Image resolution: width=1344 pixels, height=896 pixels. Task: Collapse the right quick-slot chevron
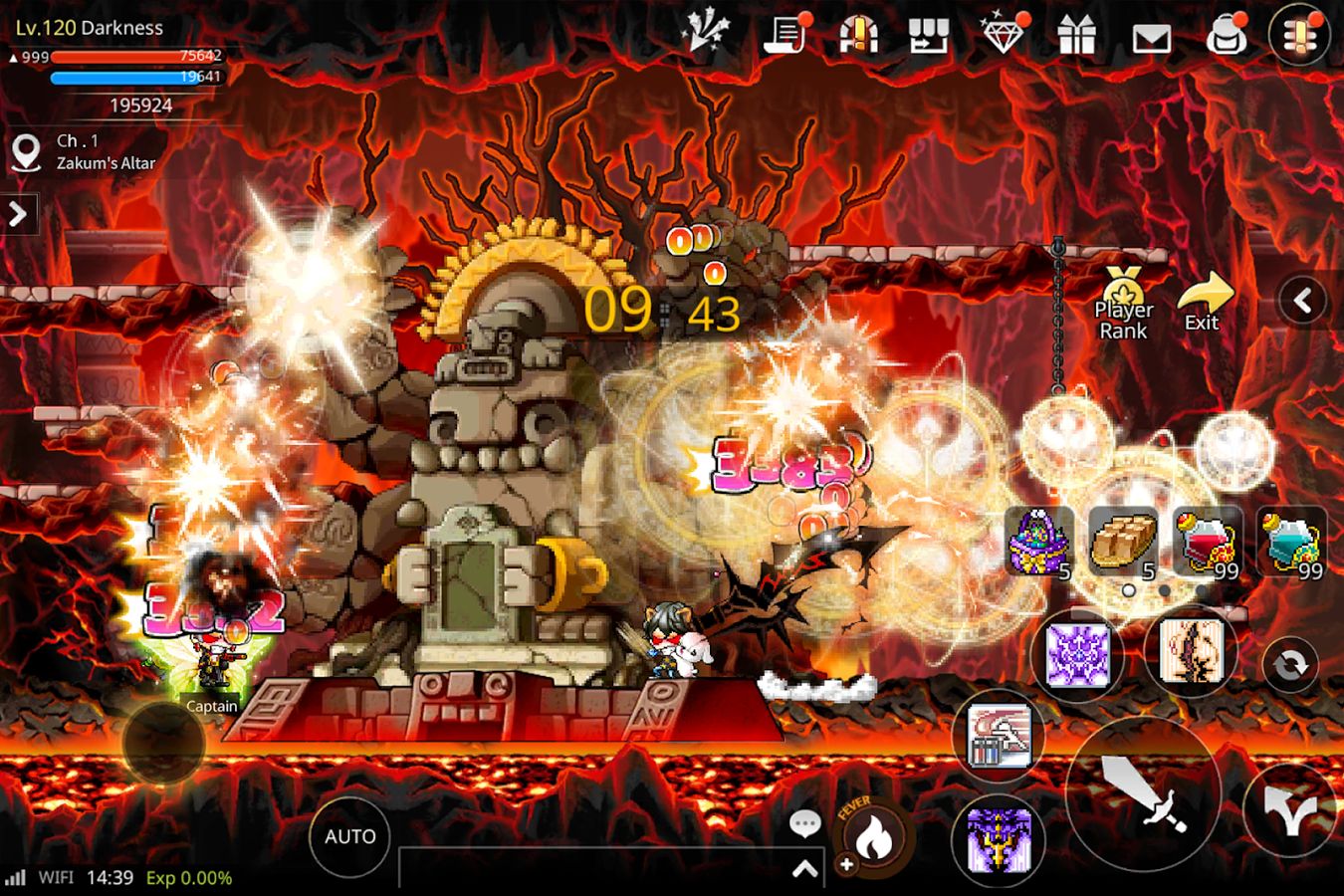(1303, 298)
